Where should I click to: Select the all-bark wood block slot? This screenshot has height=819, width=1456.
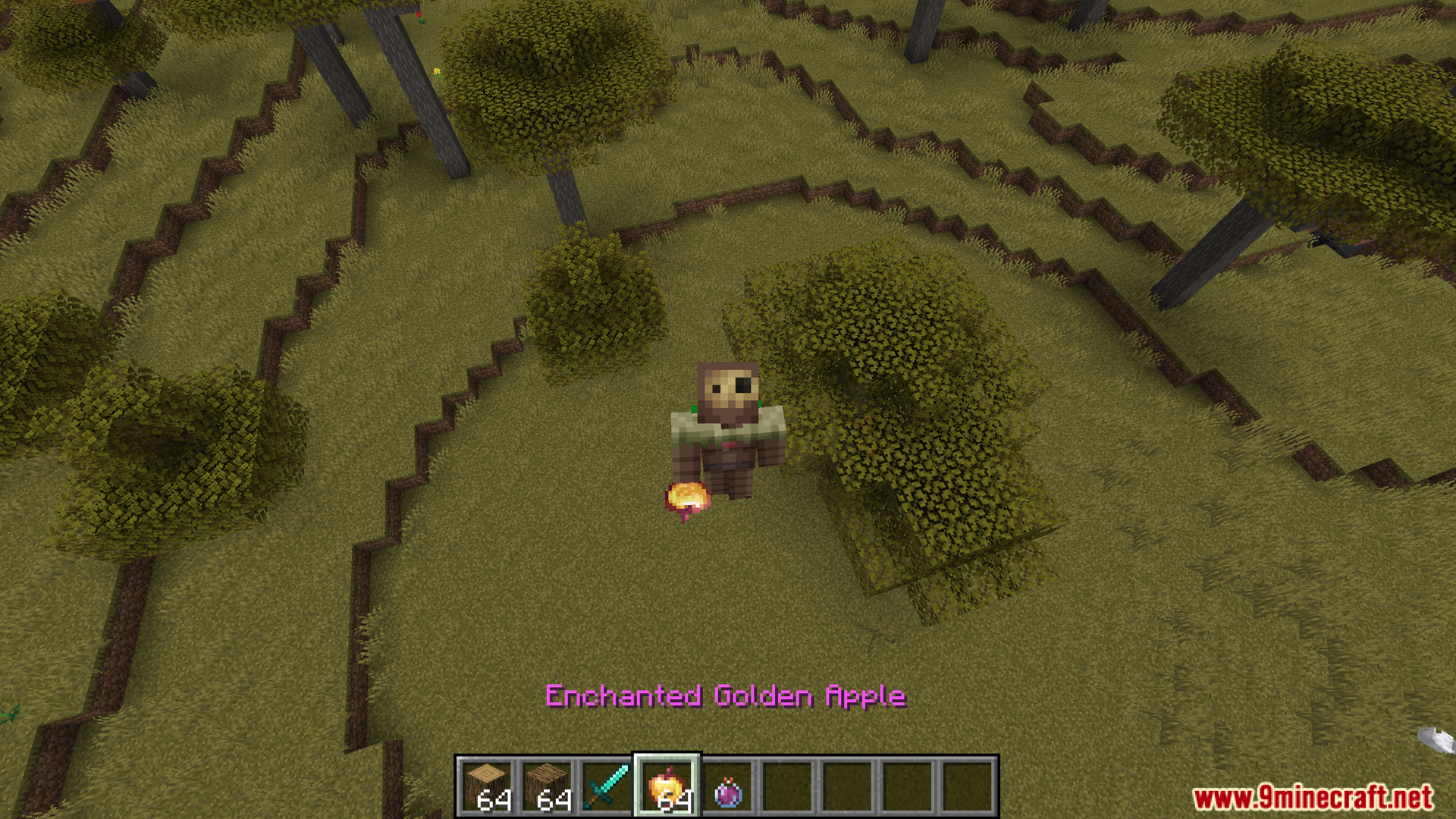547,786
